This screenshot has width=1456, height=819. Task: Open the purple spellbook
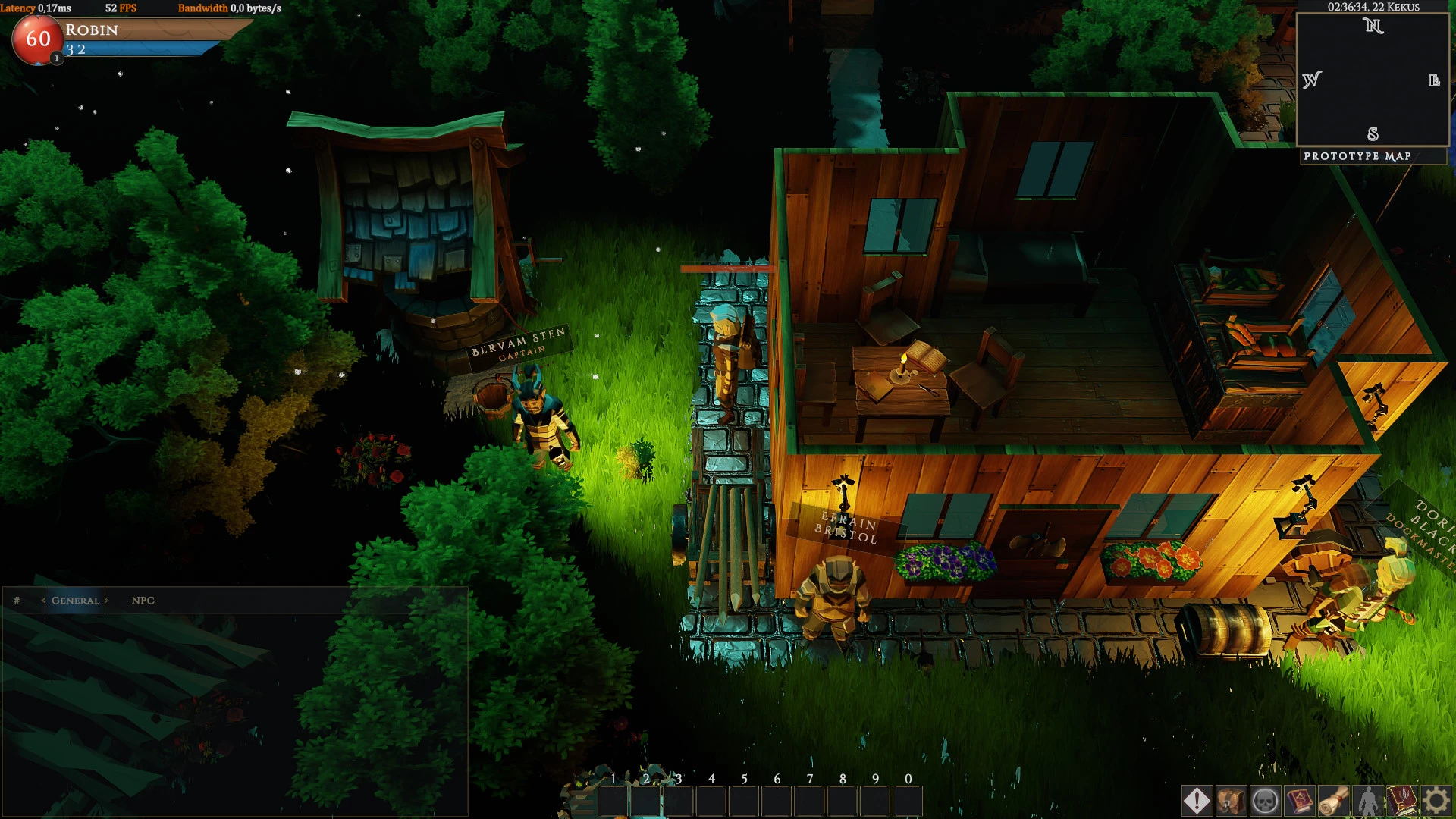click(x=1299, y=801)
